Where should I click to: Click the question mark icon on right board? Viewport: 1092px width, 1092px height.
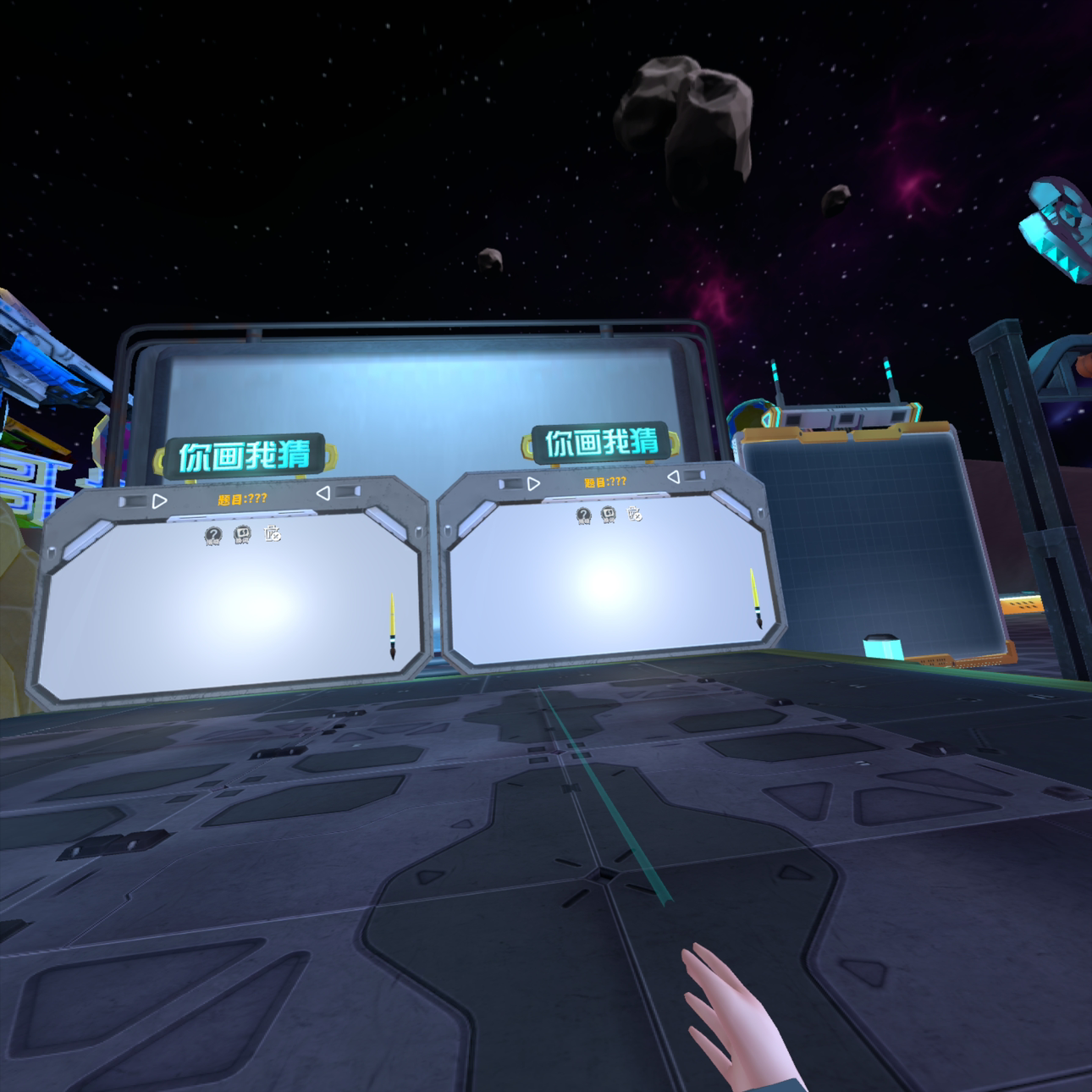click(583, 515)
